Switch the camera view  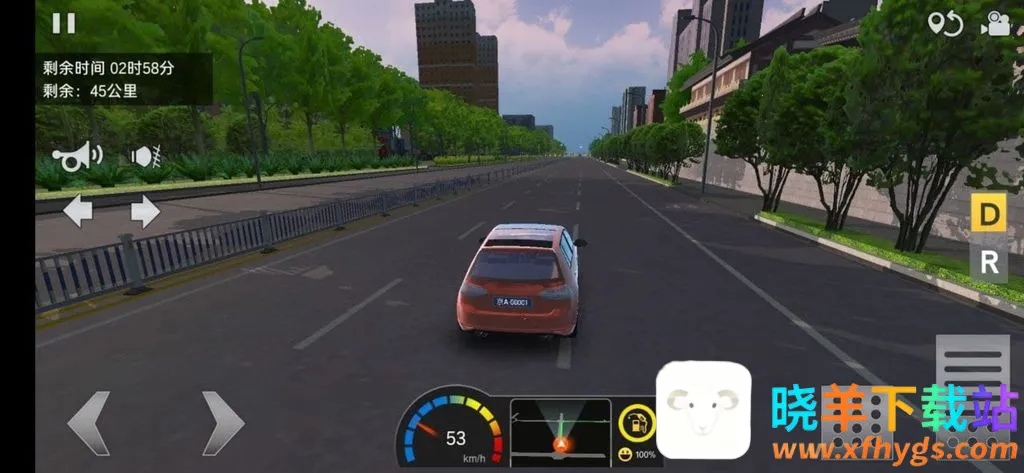(996, 24)
